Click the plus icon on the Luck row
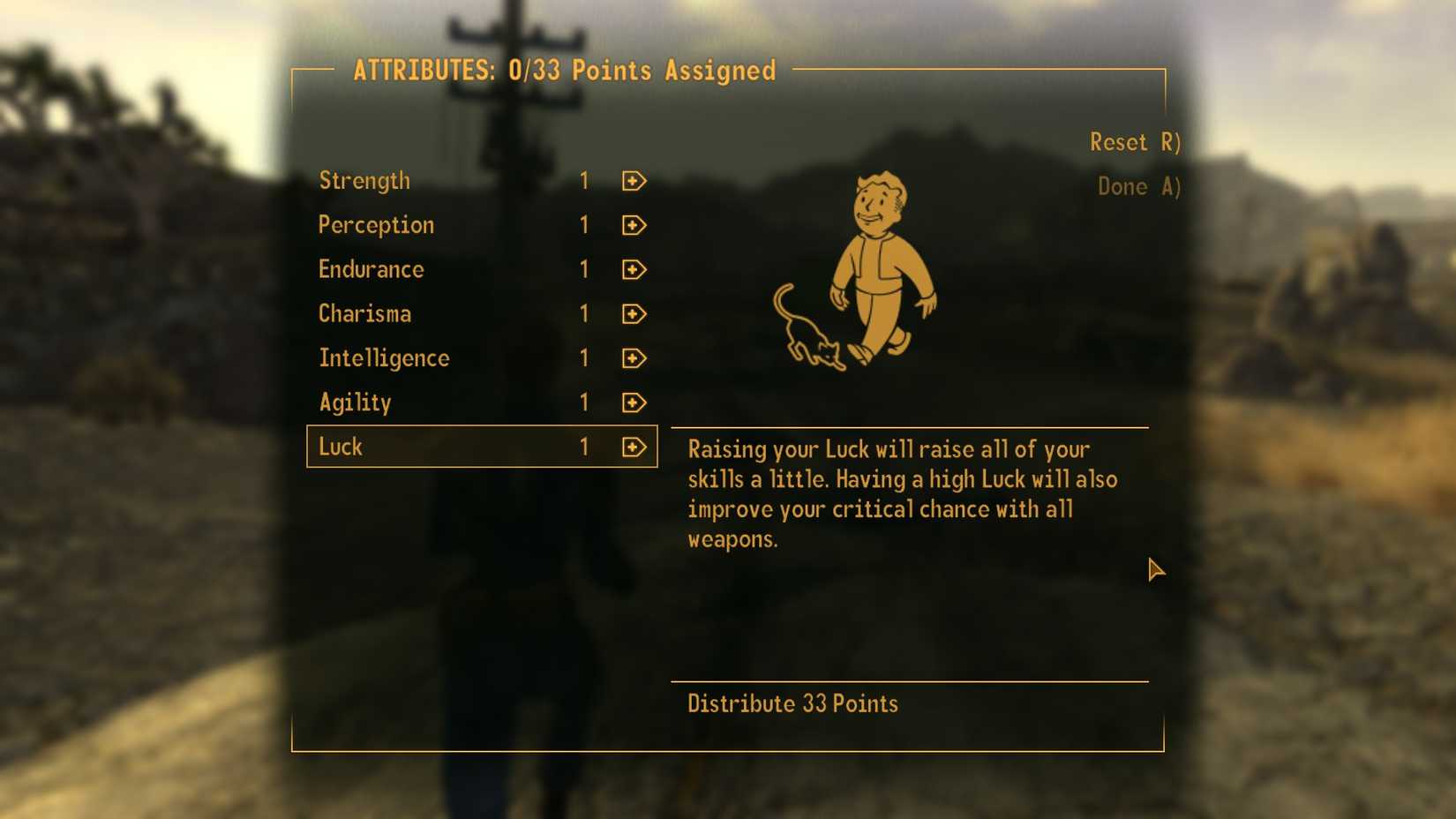The height and width of the screenshot is (819, 1456). pos(634,447)
